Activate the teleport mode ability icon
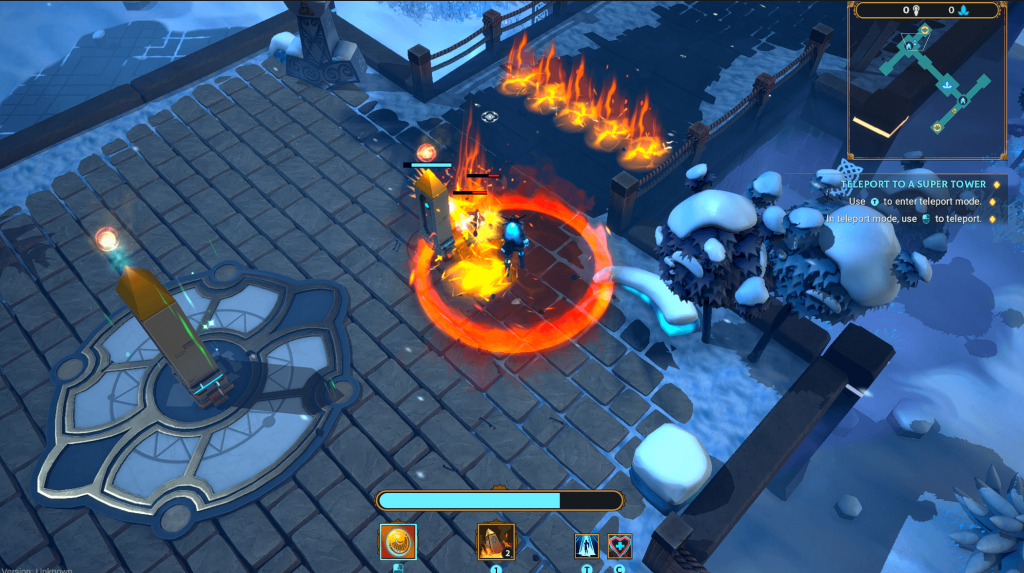 587,546
